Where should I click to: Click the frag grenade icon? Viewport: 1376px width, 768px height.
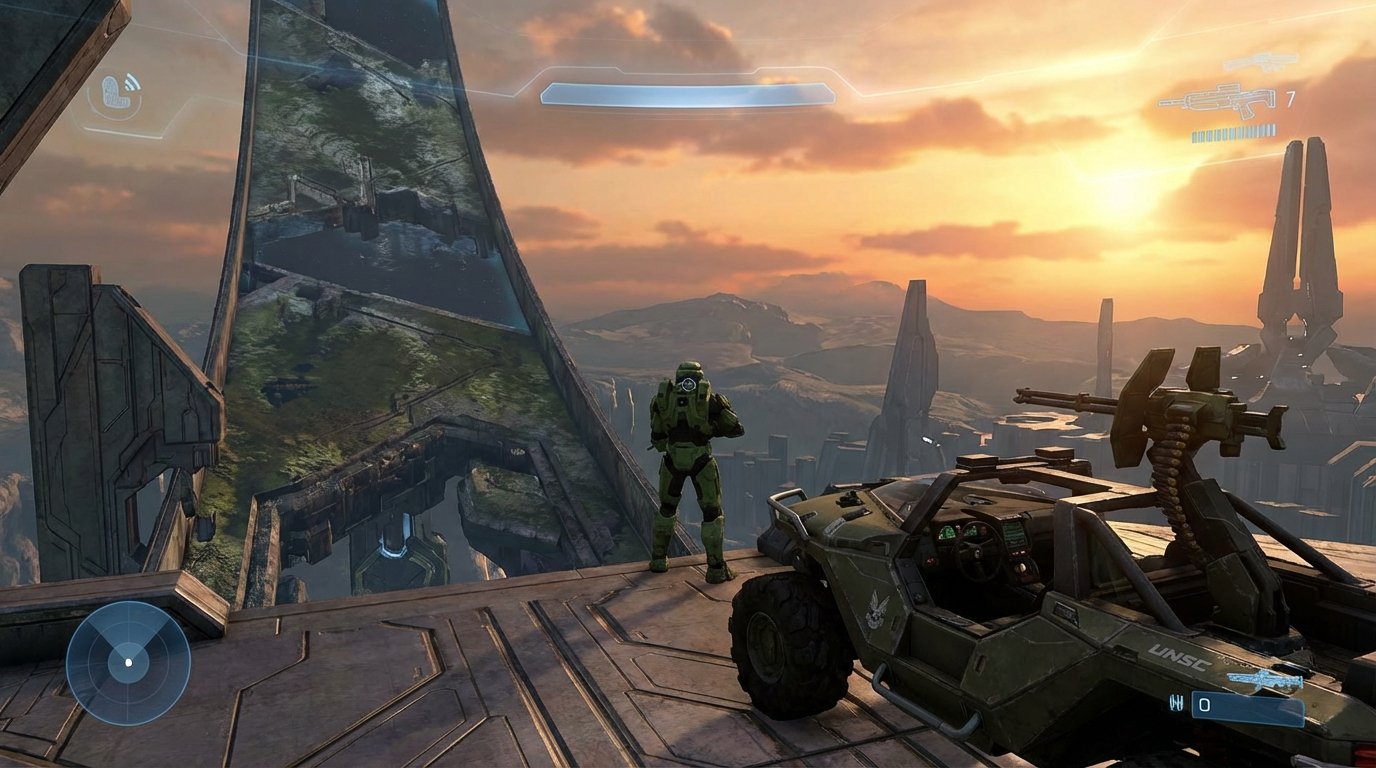tap(1176, 702)
